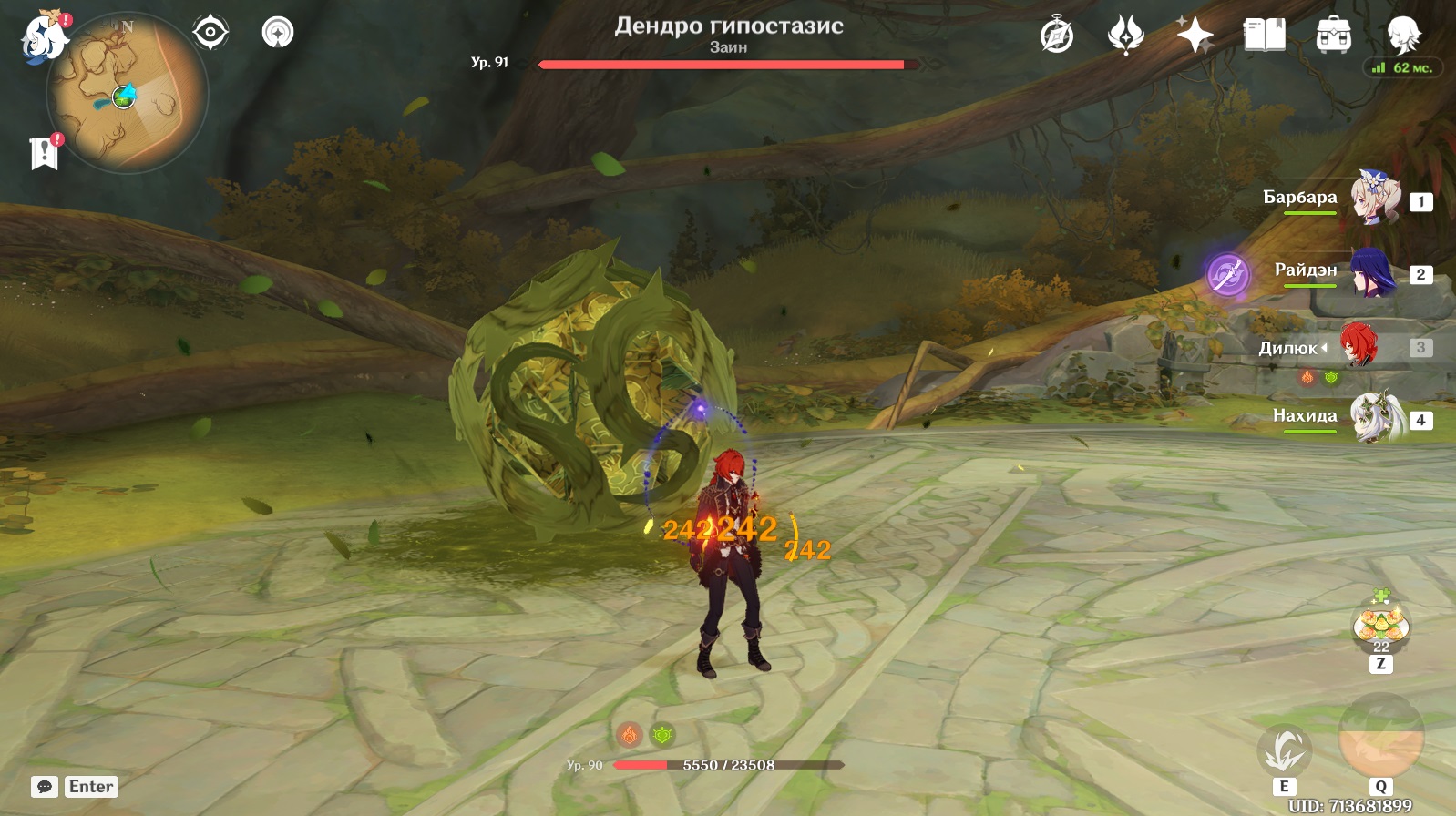The height and width of the screenshot is (816, 1456).
Task: Use the food dish quick-item slot
Action: (1381, 625)
